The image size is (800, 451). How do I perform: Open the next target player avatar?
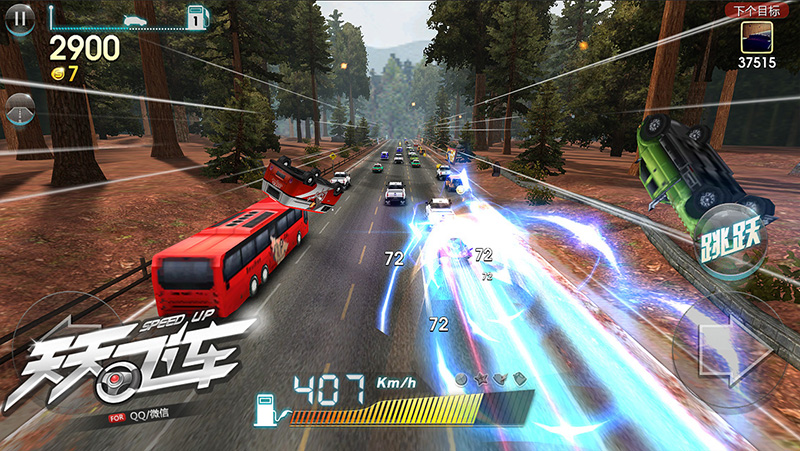[757, 36]
